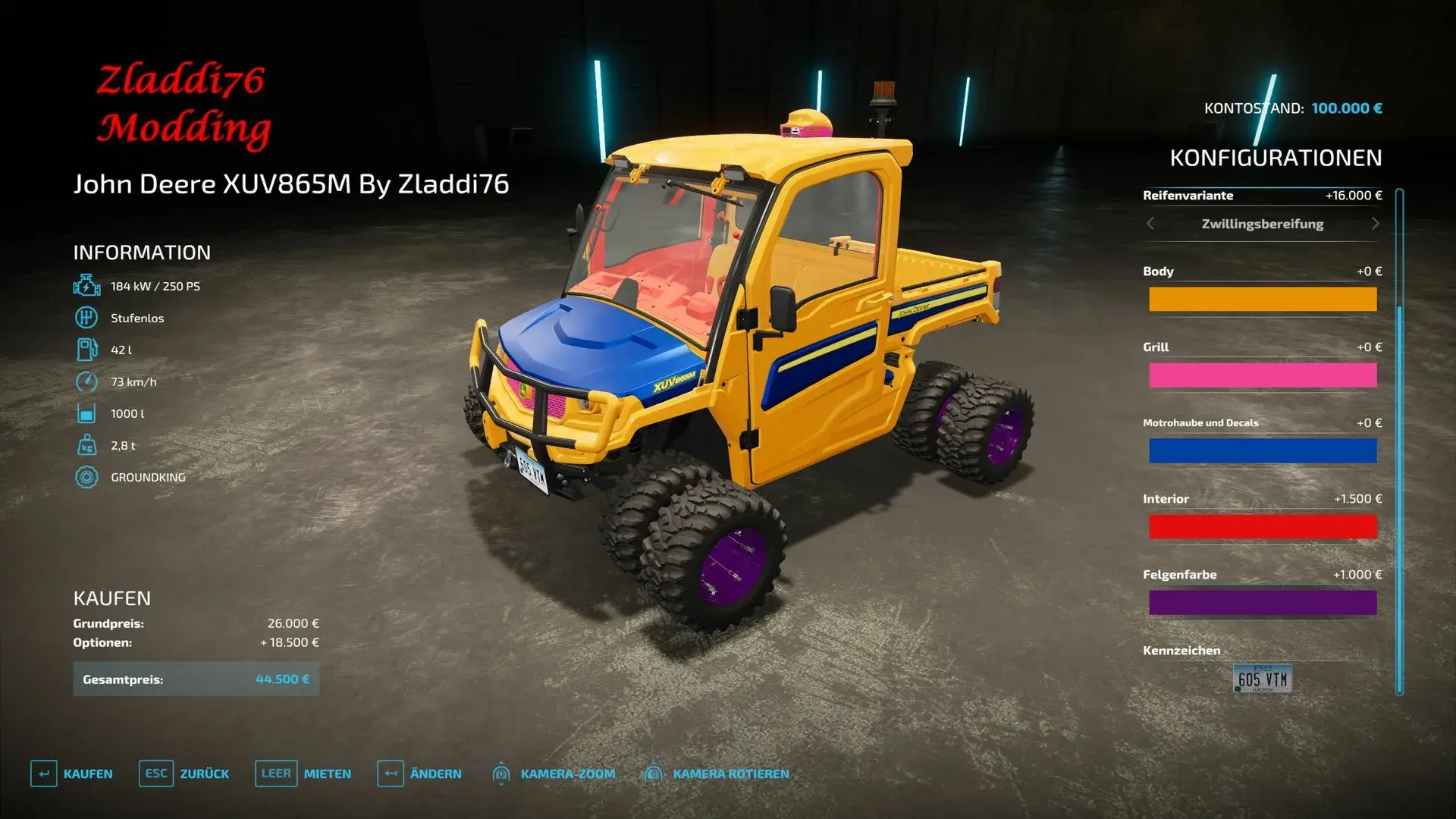Click the right arrow on Reifenvariante selector
Screen dimensions: 1456x819
(1375, 224)
